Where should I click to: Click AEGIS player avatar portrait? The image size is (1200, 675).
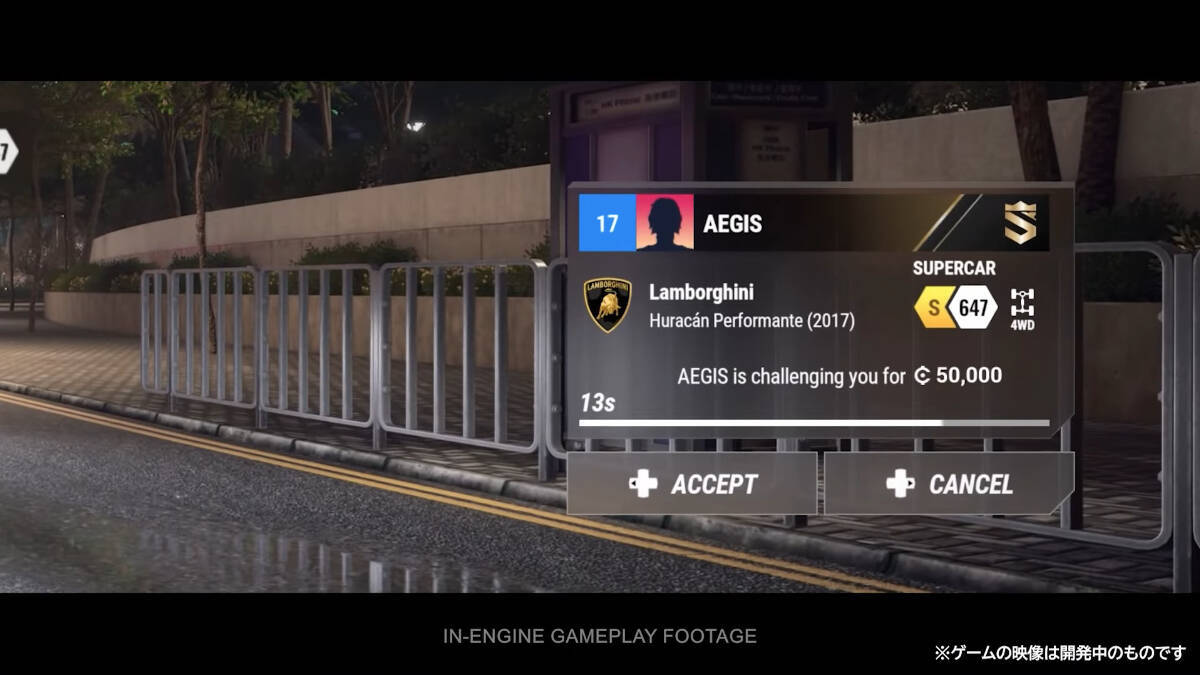pos(664,223)
